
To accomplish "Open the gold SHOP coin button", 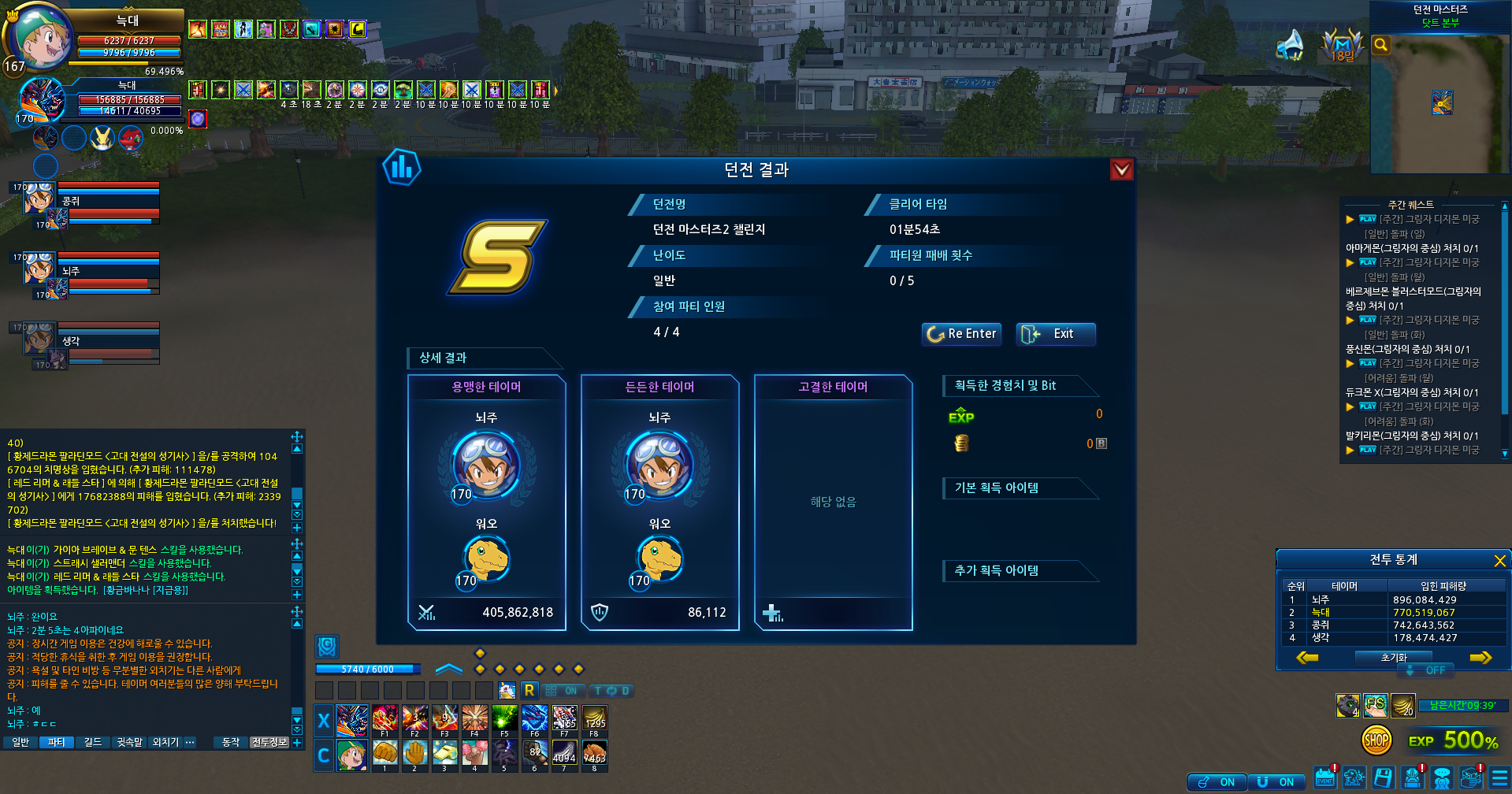I will pos(1376,740).
